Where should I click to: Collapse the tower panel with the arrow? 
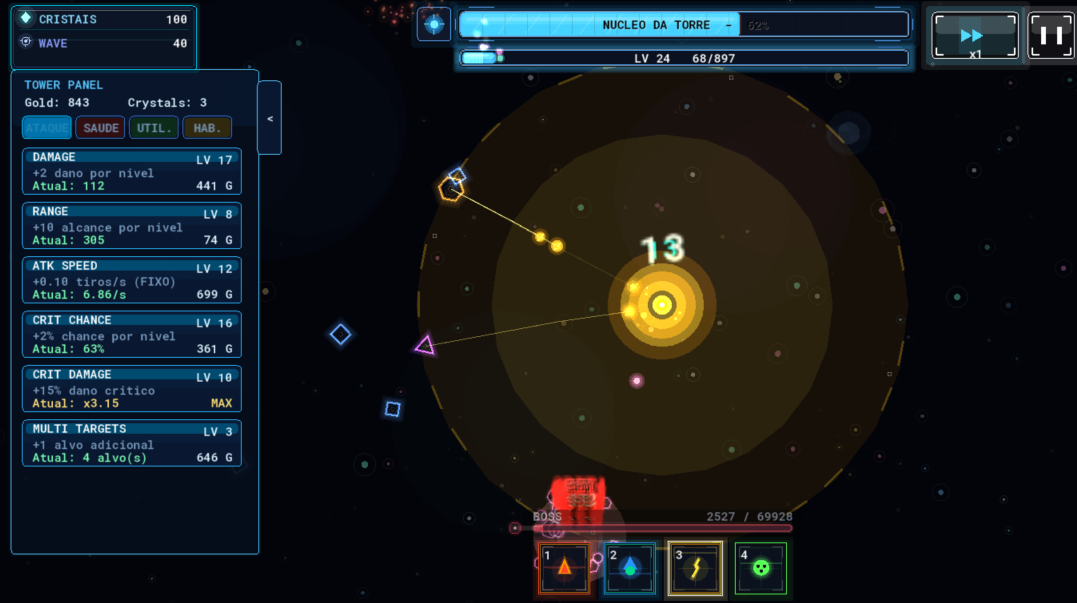[269, 118]
